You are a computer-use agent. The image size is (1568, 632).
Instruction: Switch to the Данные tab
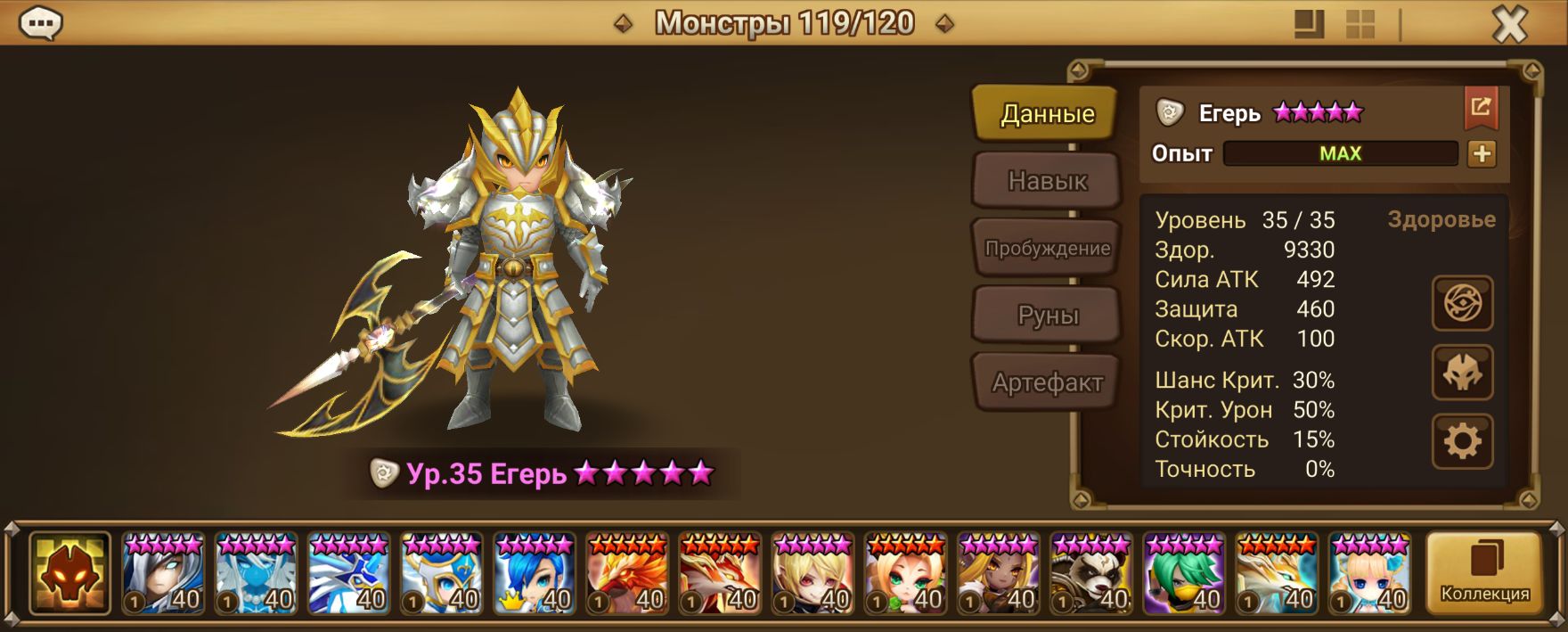click(1046, 113)
